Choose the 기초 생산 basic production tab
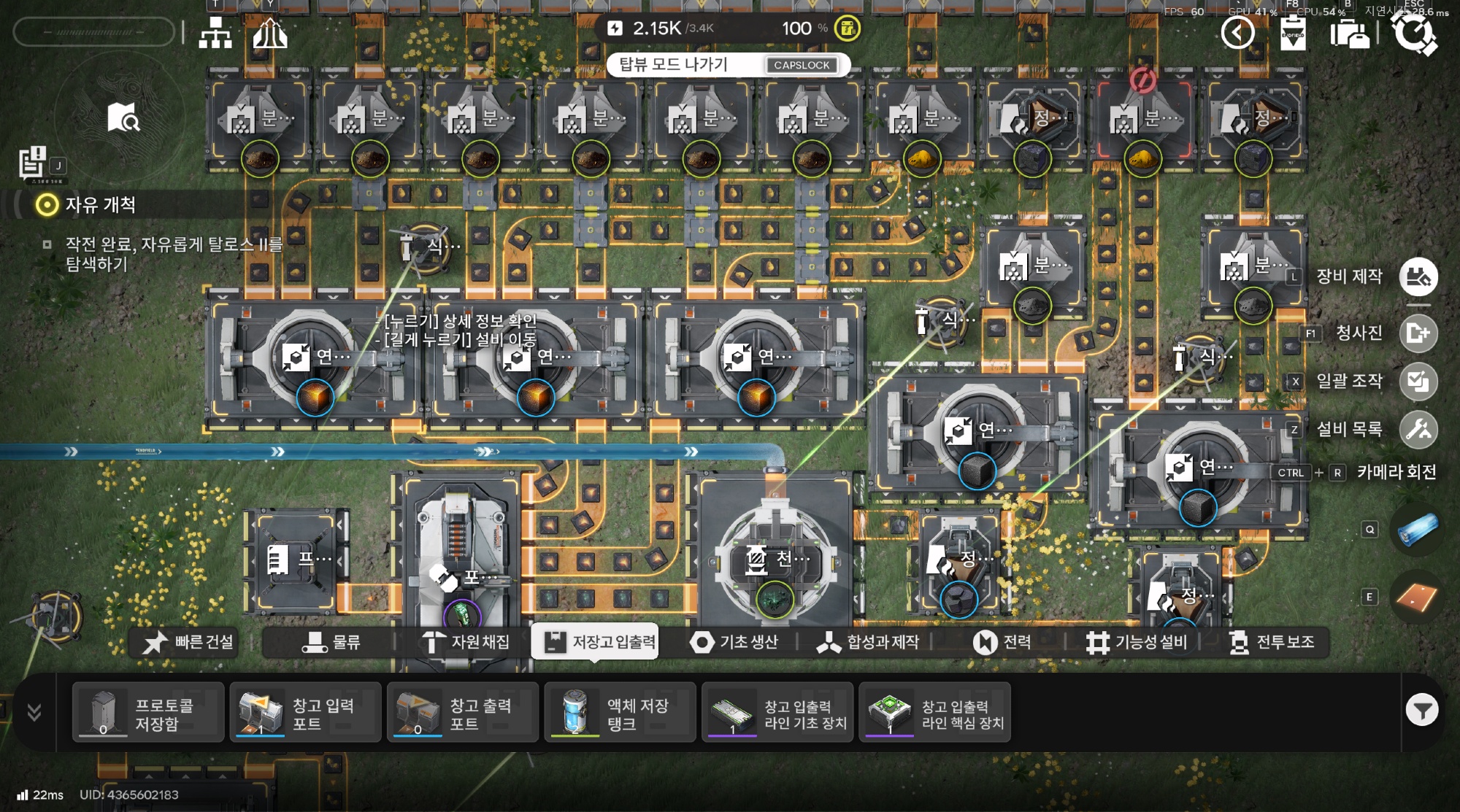This screenshot has height=812, width=1460. (734, 642)
